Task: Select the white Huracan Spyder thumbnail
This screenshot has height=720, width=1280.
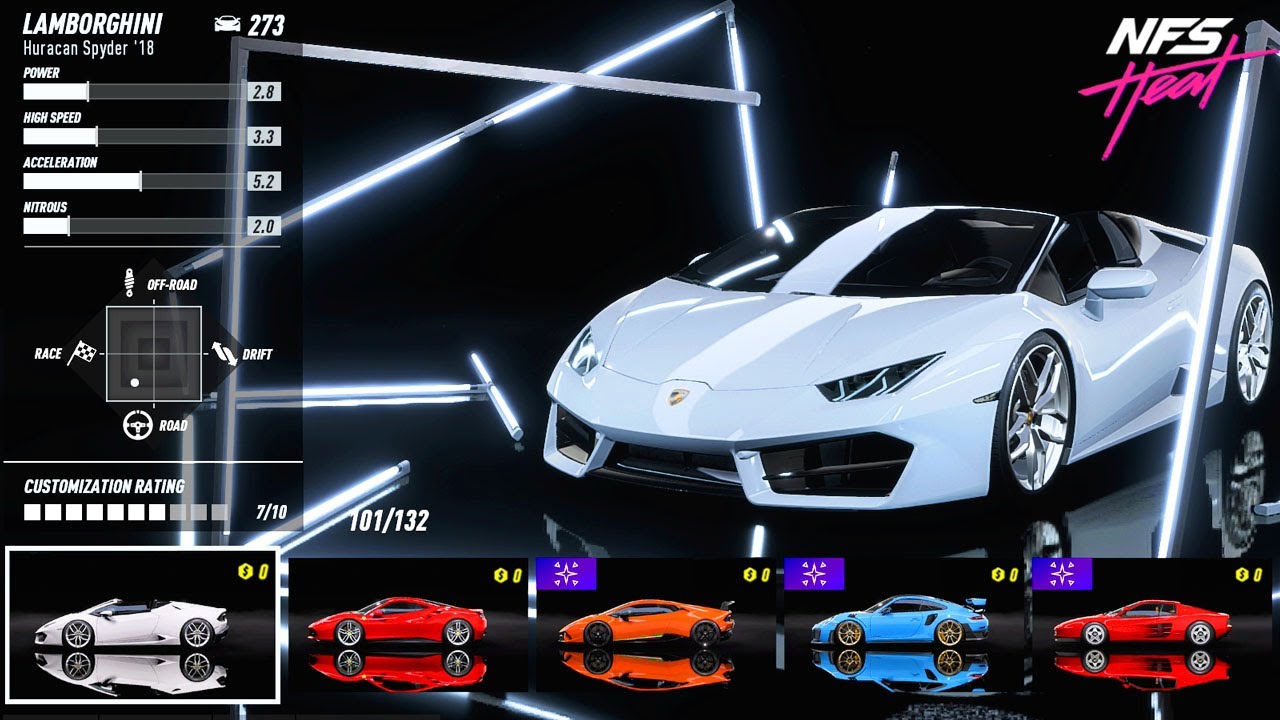Action: click(x=142, y=625)
